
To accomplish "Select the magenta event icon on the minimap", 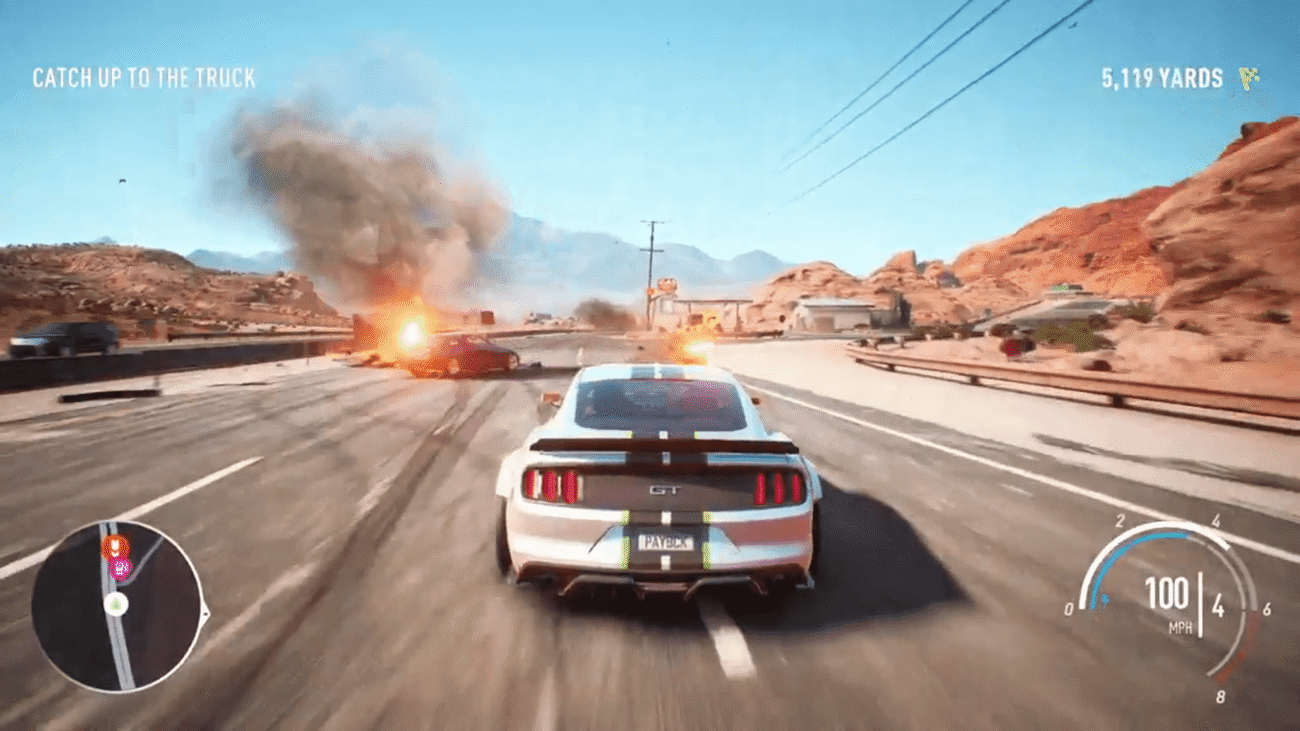I will click(119, 567).
